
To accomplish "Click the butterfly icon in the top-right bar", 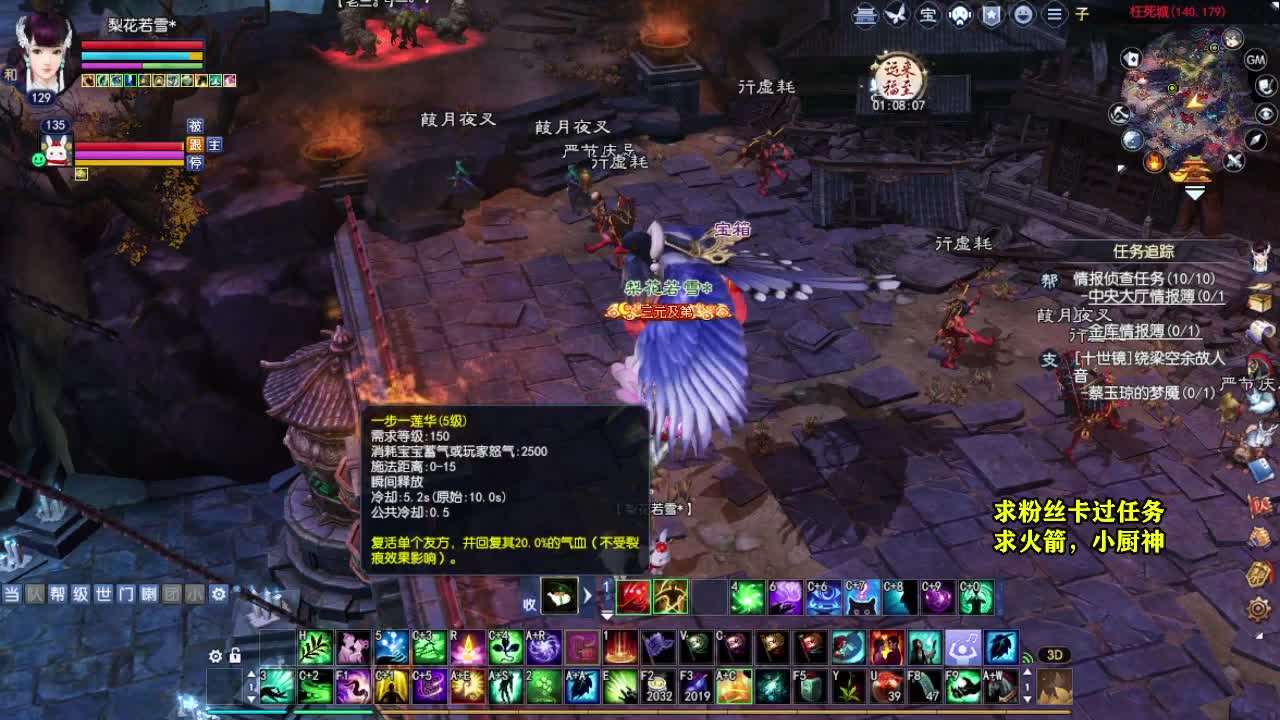I will click(895, 15).
